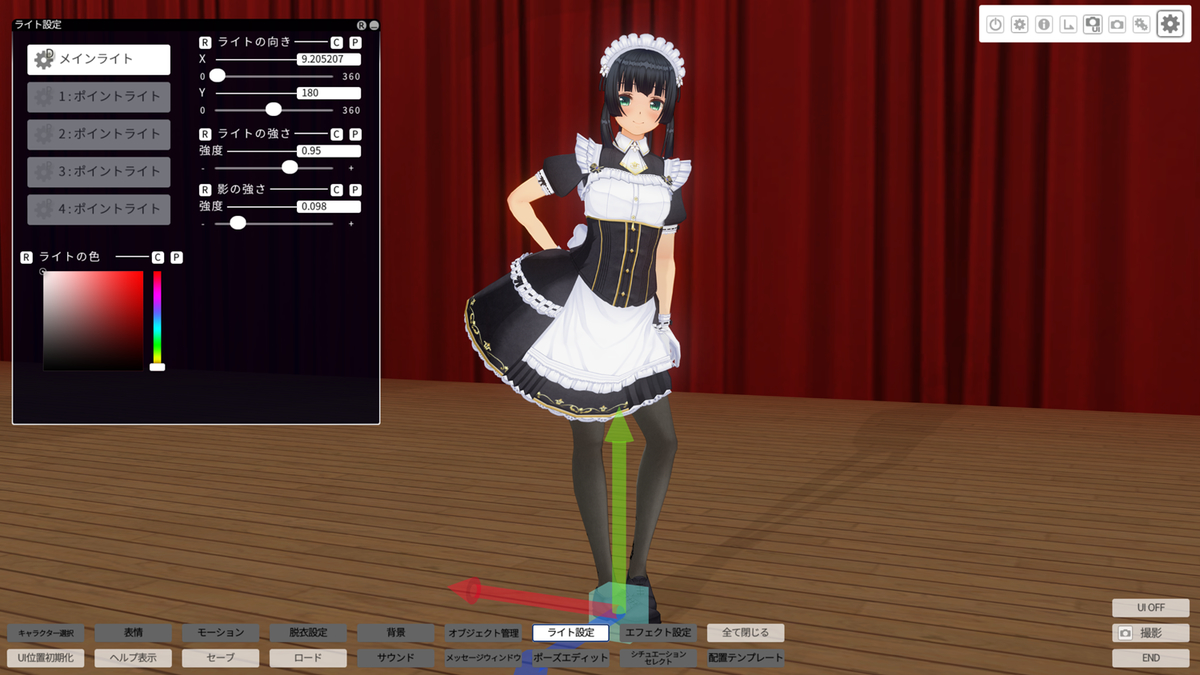This screenshot has height=675, width=1200.
Task: Click the END button
Action: (1150, 658)
